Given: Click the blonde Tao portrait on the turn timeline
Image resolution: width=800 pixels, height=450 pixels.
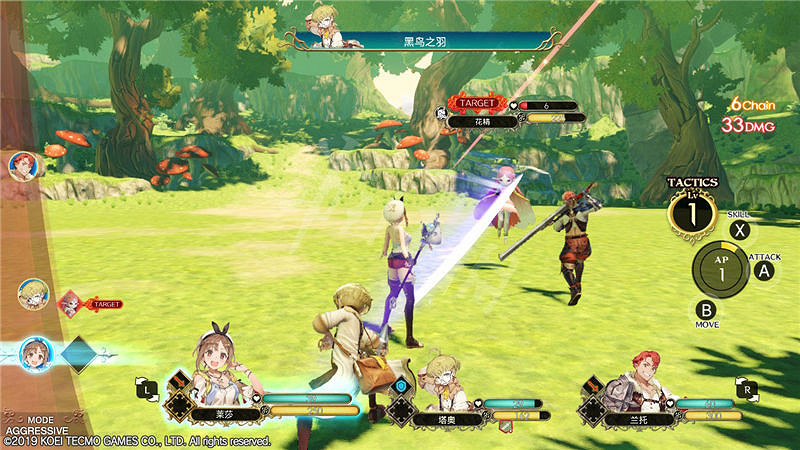Looking at the screenshot, I should (32, 294).
